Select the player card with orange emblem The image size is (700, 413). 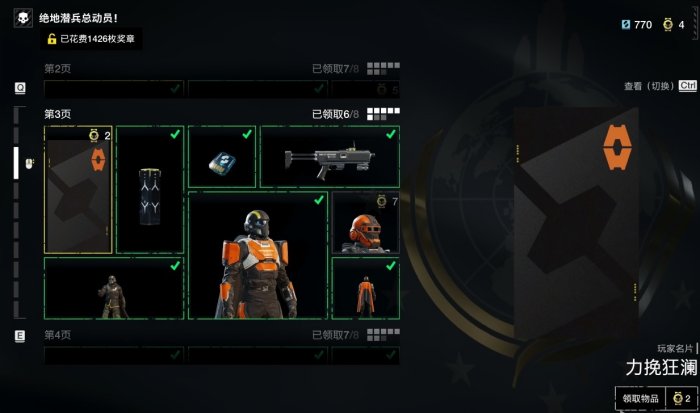[x=78, y=189]
